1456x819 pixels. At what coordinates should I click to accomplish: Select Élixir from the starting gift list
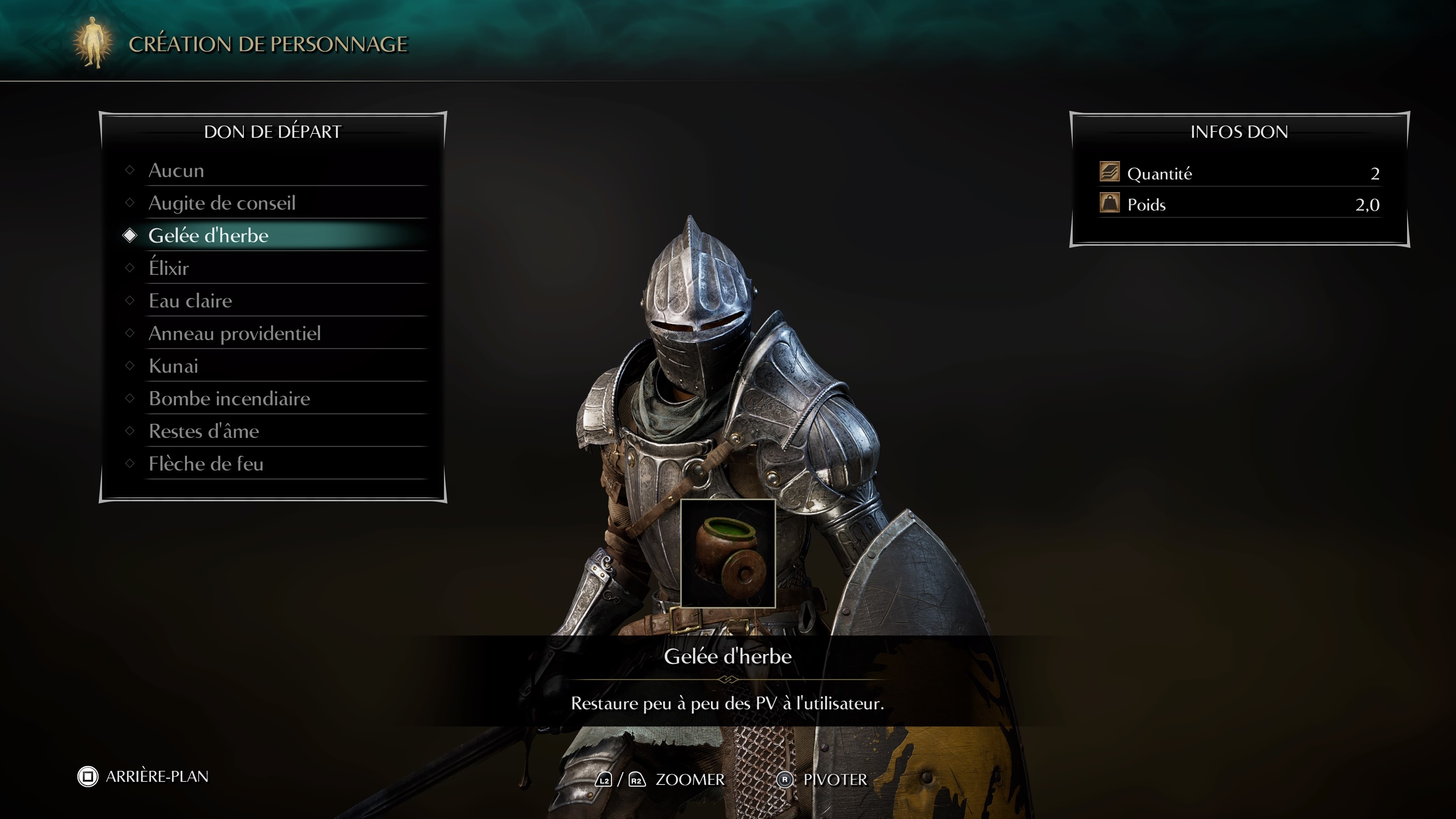coord(169,268)
